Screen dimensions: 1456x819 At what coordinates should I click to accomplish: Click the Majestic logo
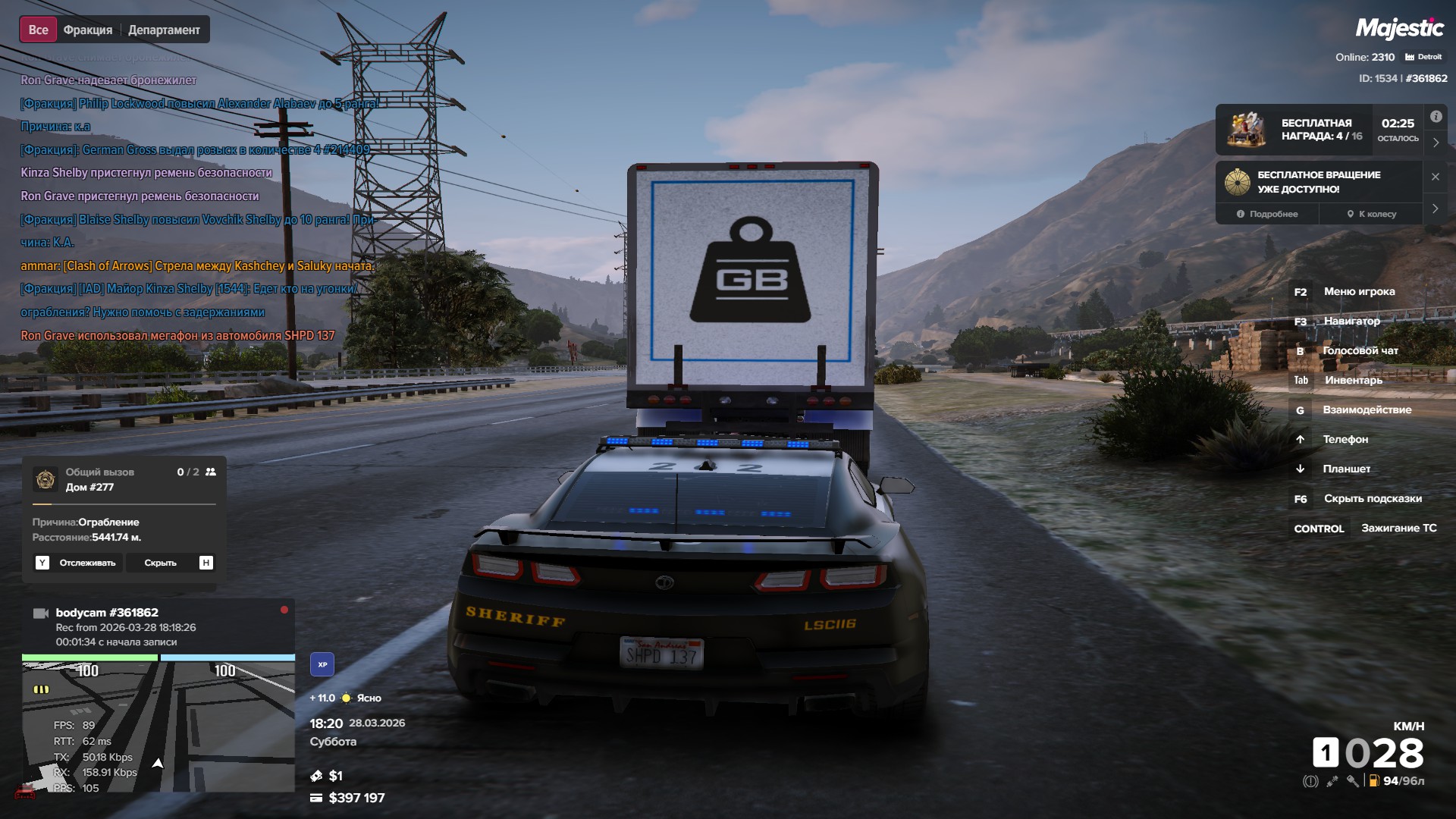(x=1399, y=29)
